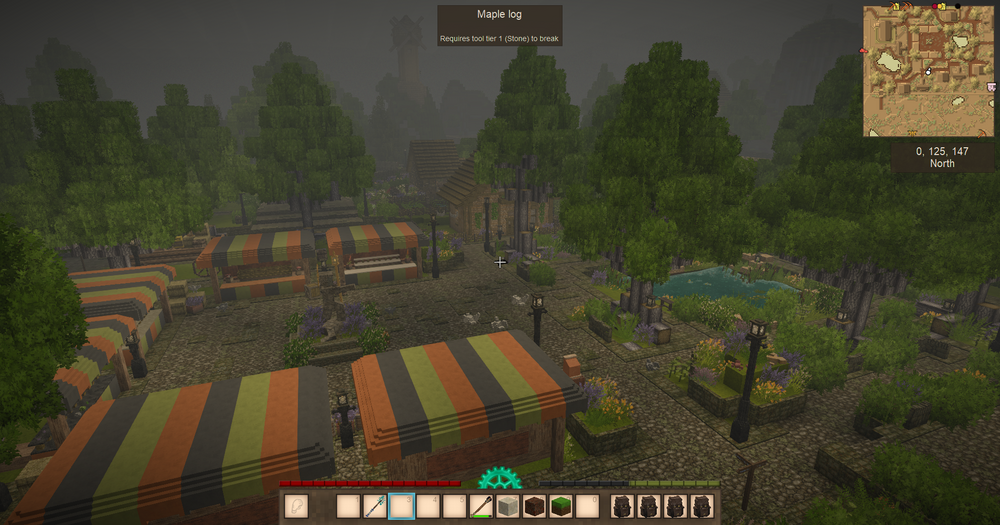Open the minimap in the corner
This screenshot has width=1000, height=525.
(929, 71)
